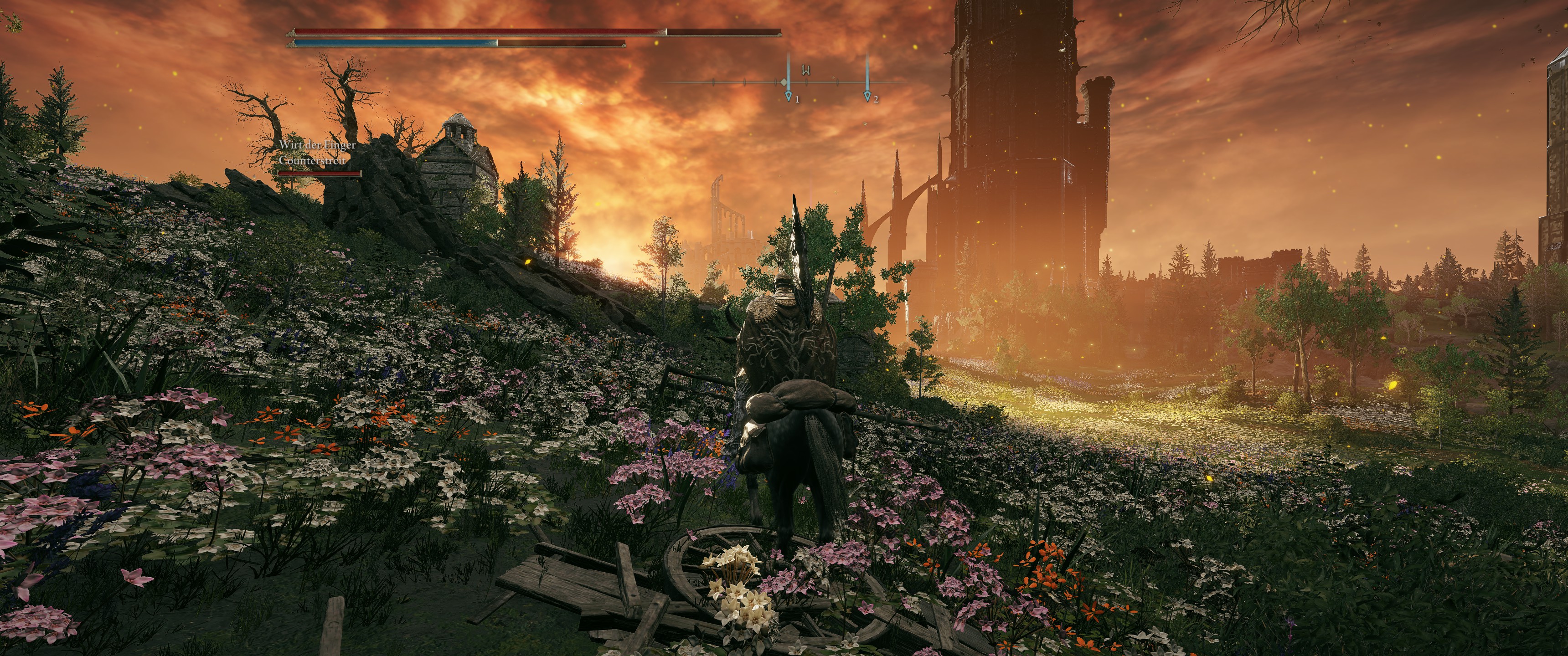The width and height of the screenshot is (1568, 656).
Task: Select compass beacon marker 1
Action: click(x=789, y=96)
